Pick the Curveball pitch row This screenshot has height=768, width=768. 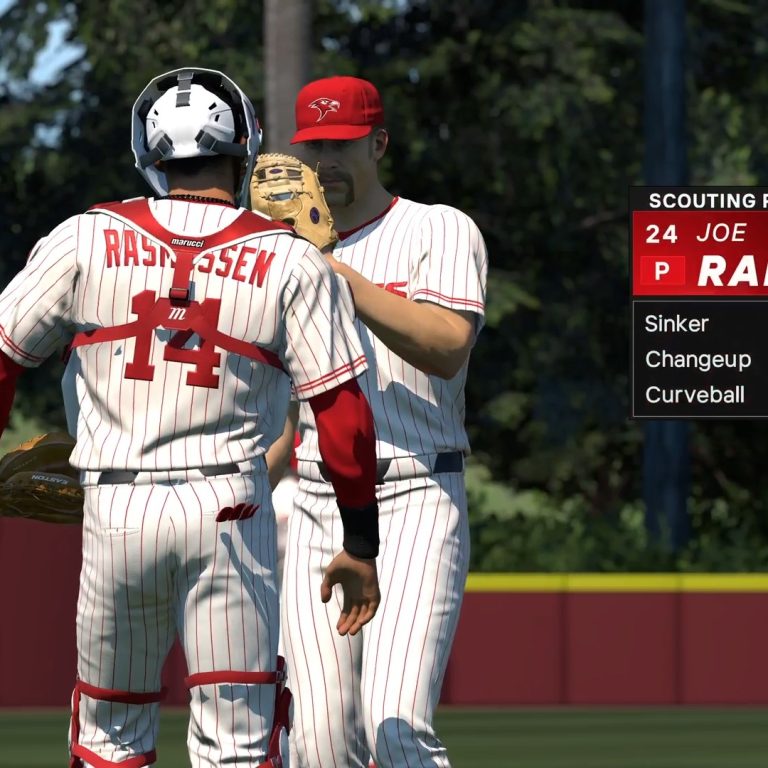point(700,394)
